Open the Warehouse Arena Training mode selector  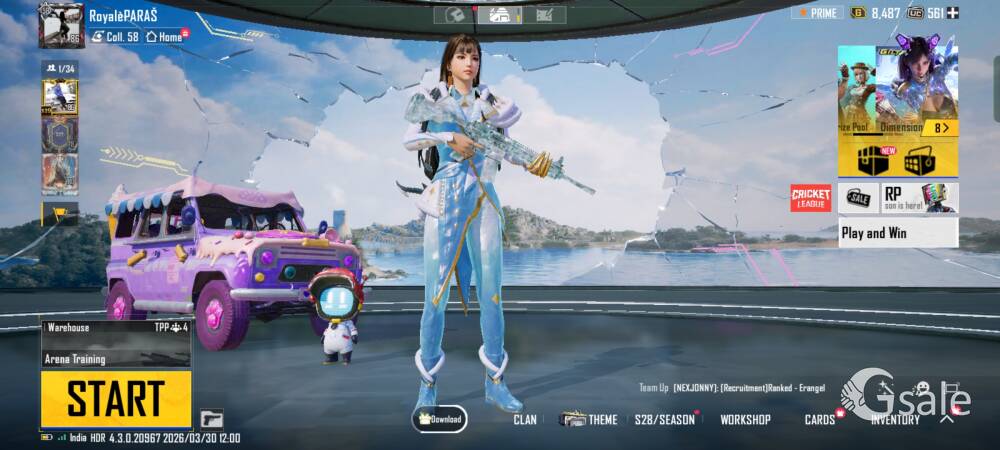pos(116,342)
